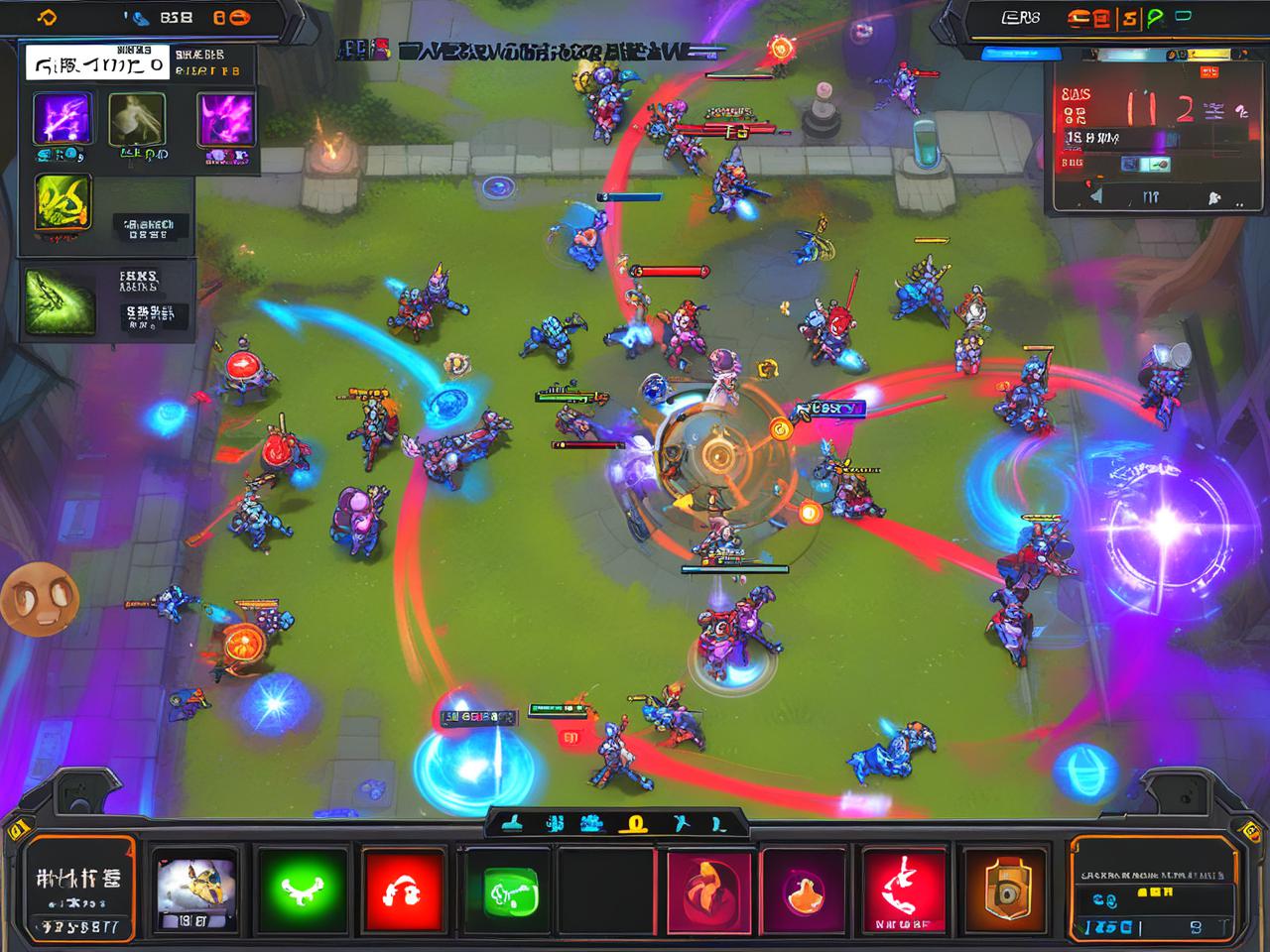Viewport: 1270px width, 952px height.
Task: Activate the red slot with white slash symbol
Action: point(904,890)
